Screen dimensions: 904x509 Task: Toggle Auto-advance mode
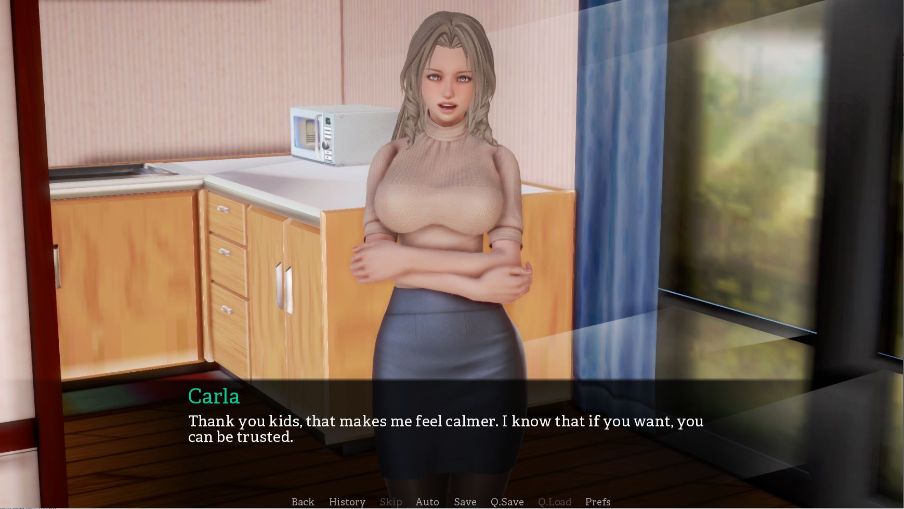point(427,502)
